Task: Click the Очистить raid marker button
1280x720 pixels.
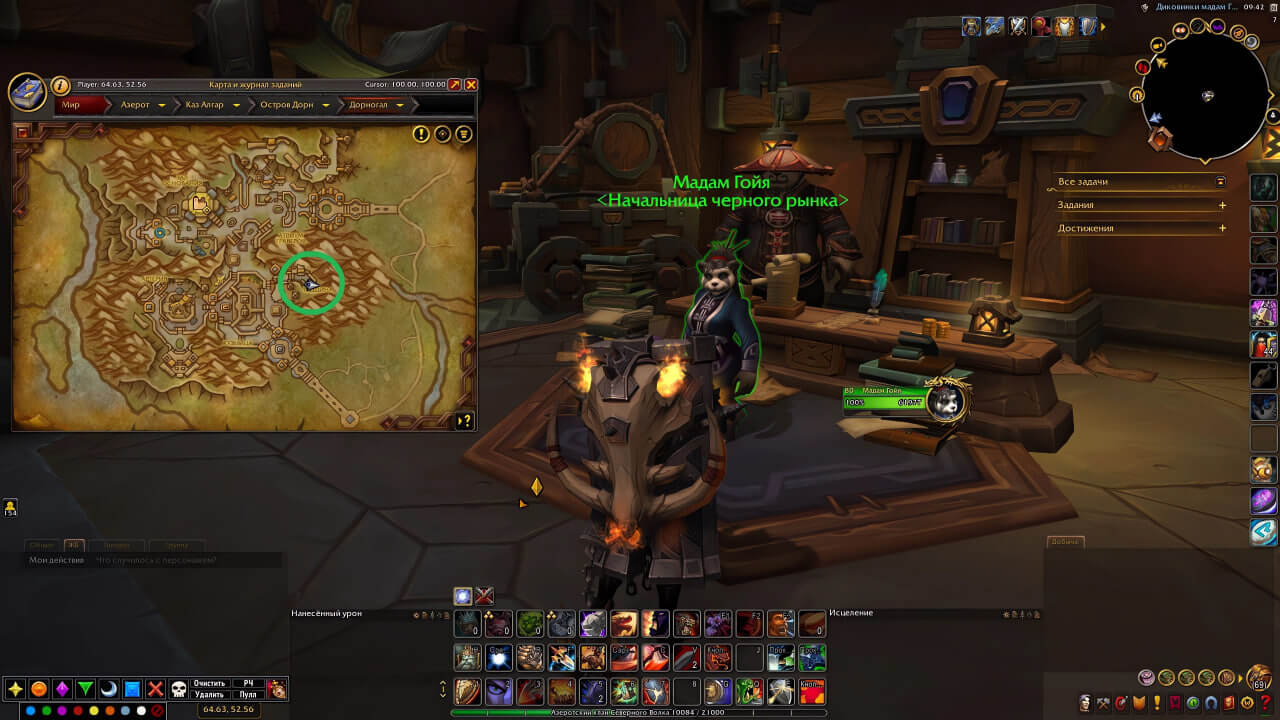Action: [210, 683]
